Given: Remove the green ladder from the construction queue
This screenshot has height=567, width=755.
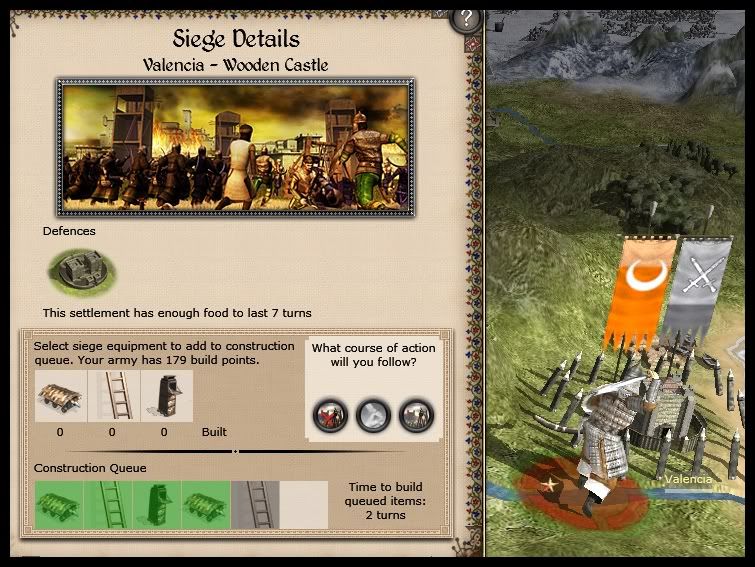Looking at the screenshot, I should point(108,505).
